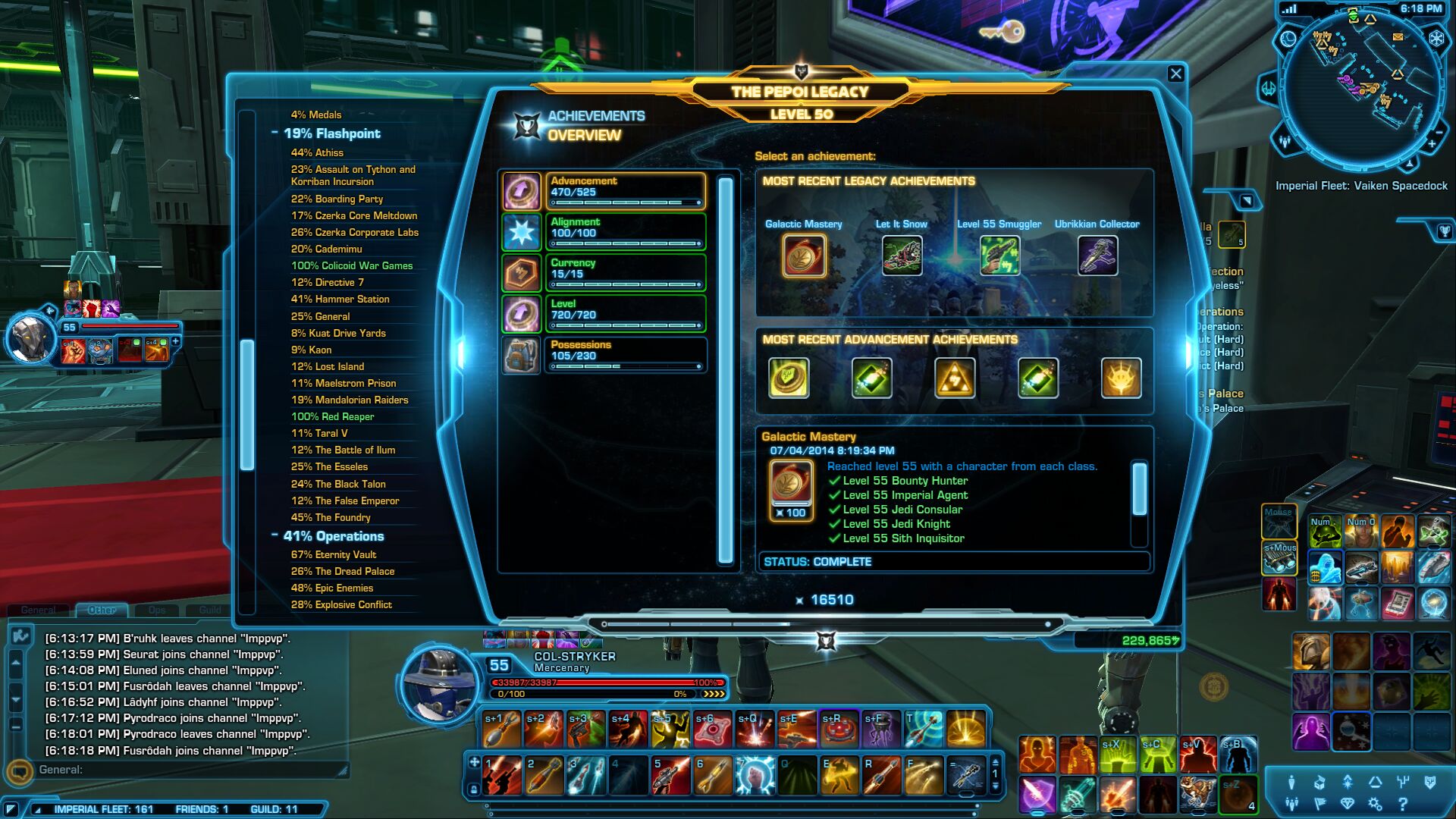The height and width of the screenshot is (819, 1456).
Task: Select The Dread Palace in list
Action: pyautogui.click(x=343, y=571)
